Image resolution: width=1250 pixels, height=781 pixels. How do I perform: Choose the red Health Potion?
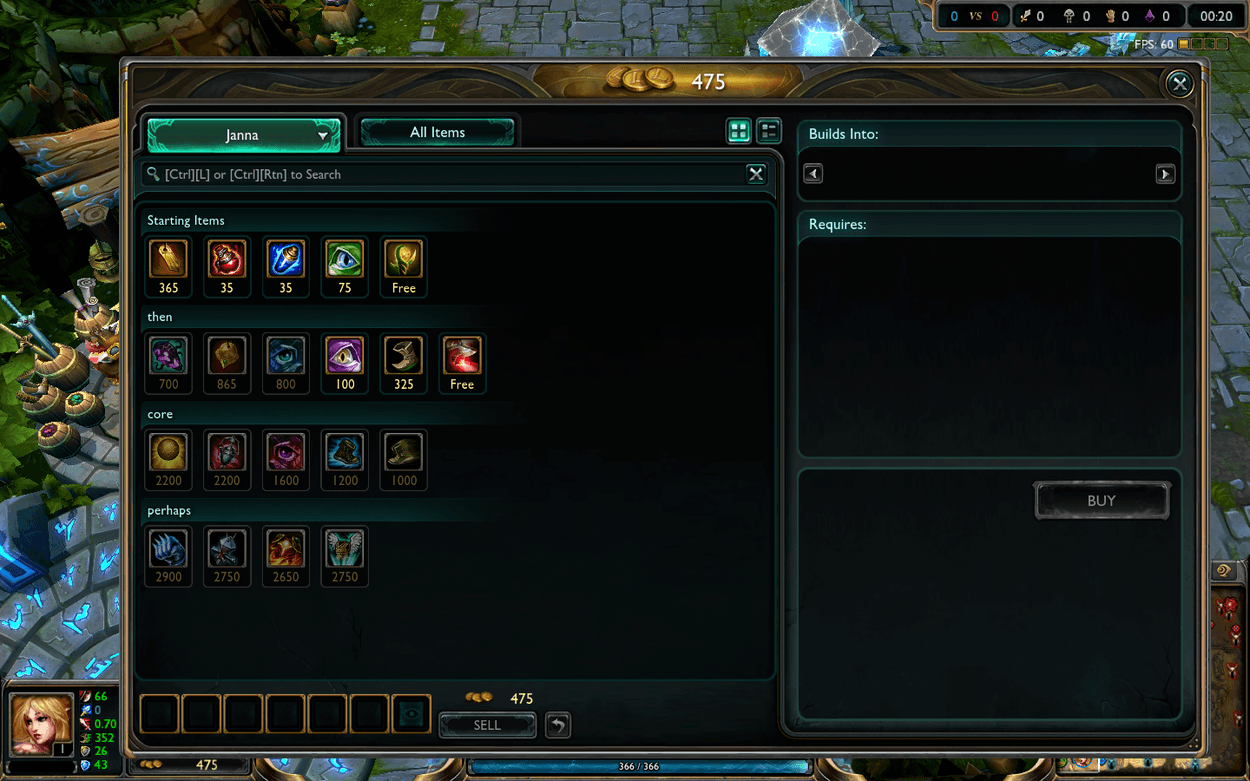pos(227,260)
